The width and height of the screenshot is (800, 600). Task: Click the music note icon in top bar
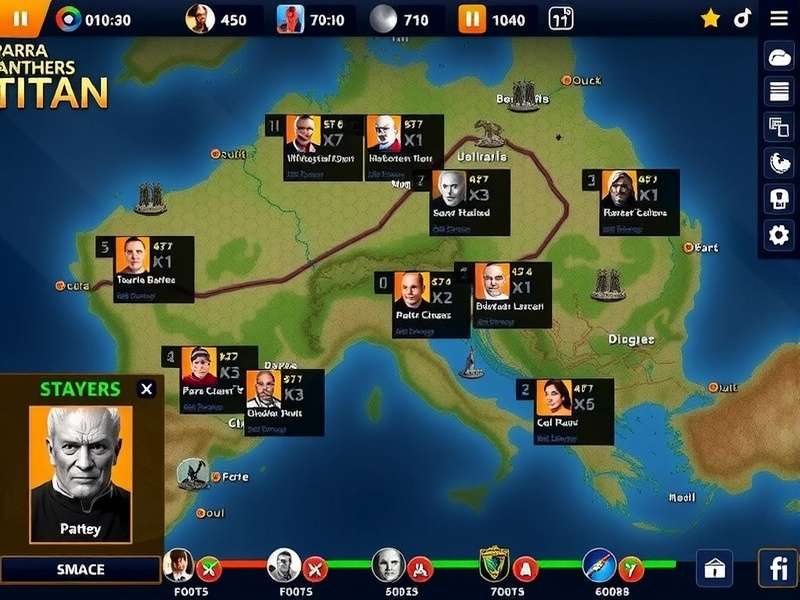(742, 18)
